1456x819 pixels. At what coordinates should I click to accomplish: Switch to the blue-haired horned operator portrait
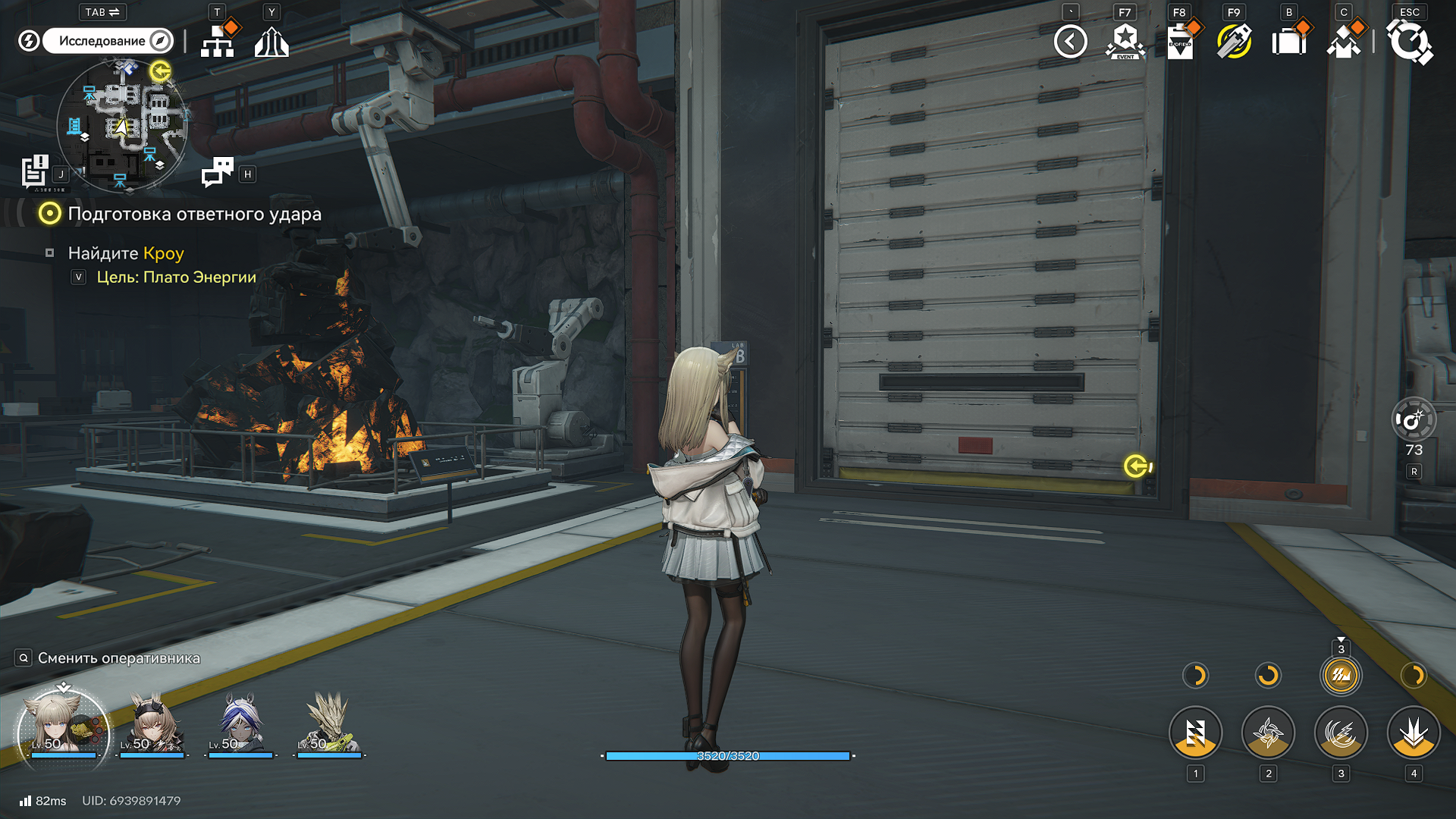click(x=240, y=726)
